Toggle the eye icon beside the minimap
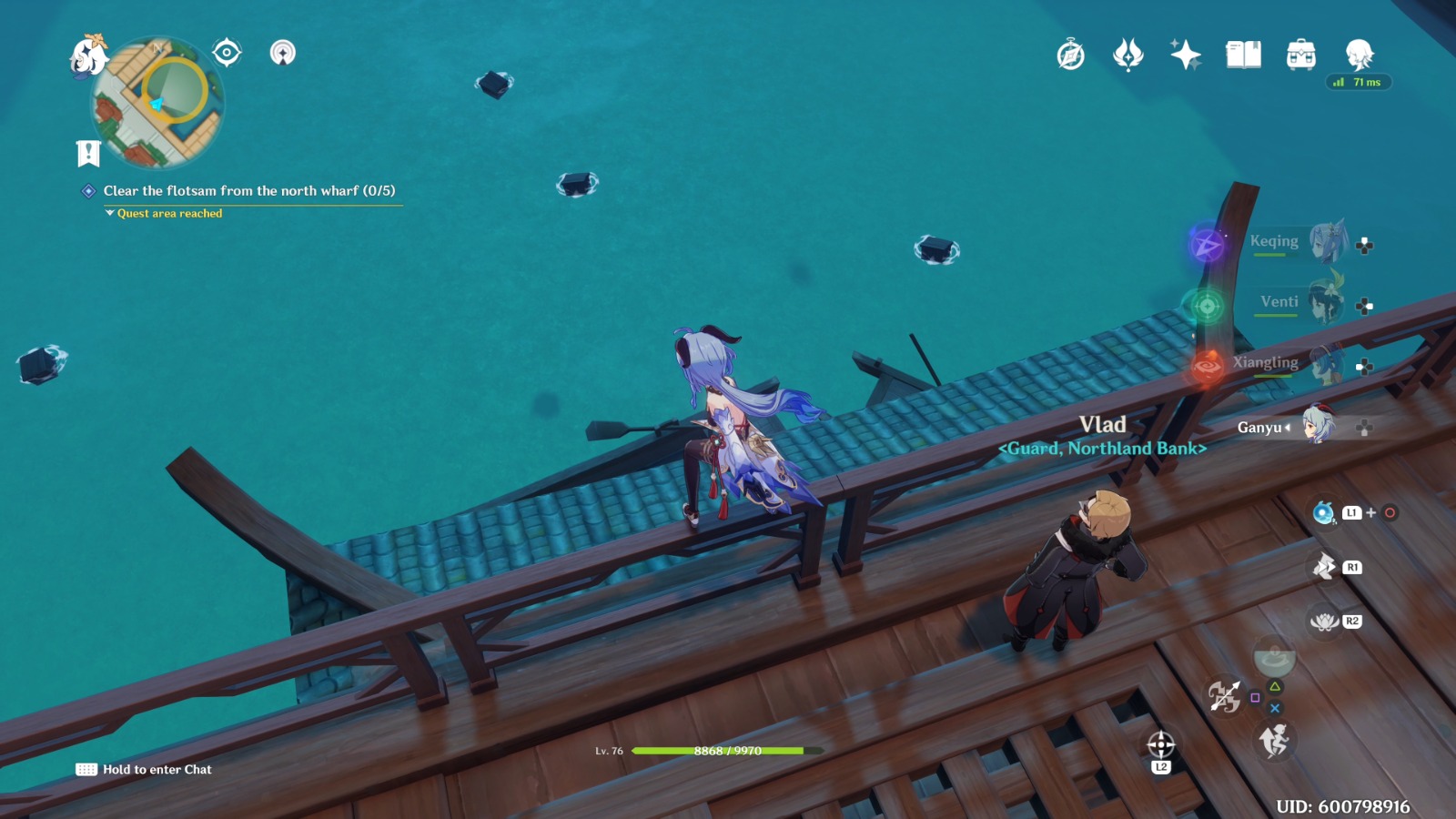1456x819 pixels. [227, 52]
